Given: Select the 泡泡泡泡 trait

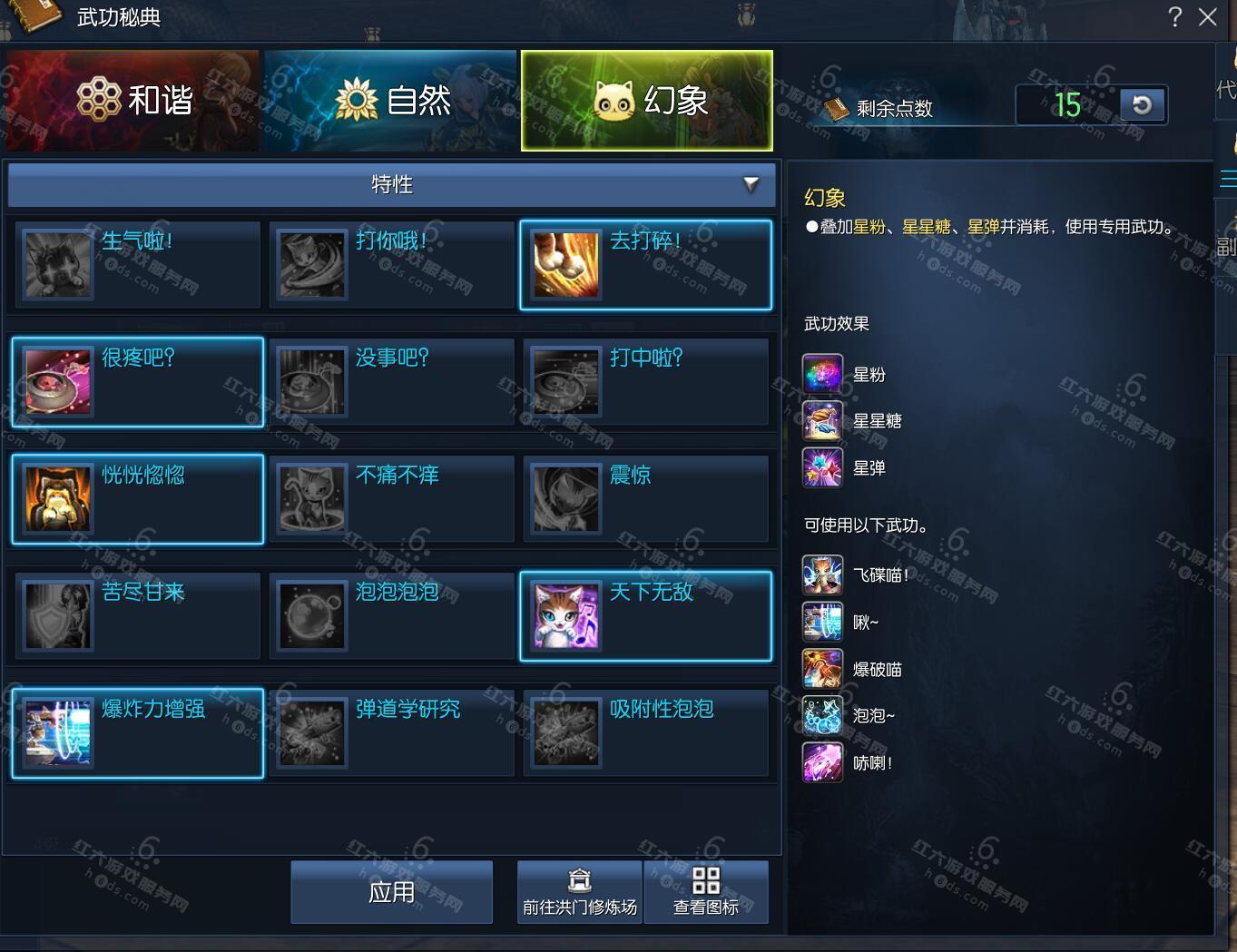Looking at the screenshot, I should point(391,615).
